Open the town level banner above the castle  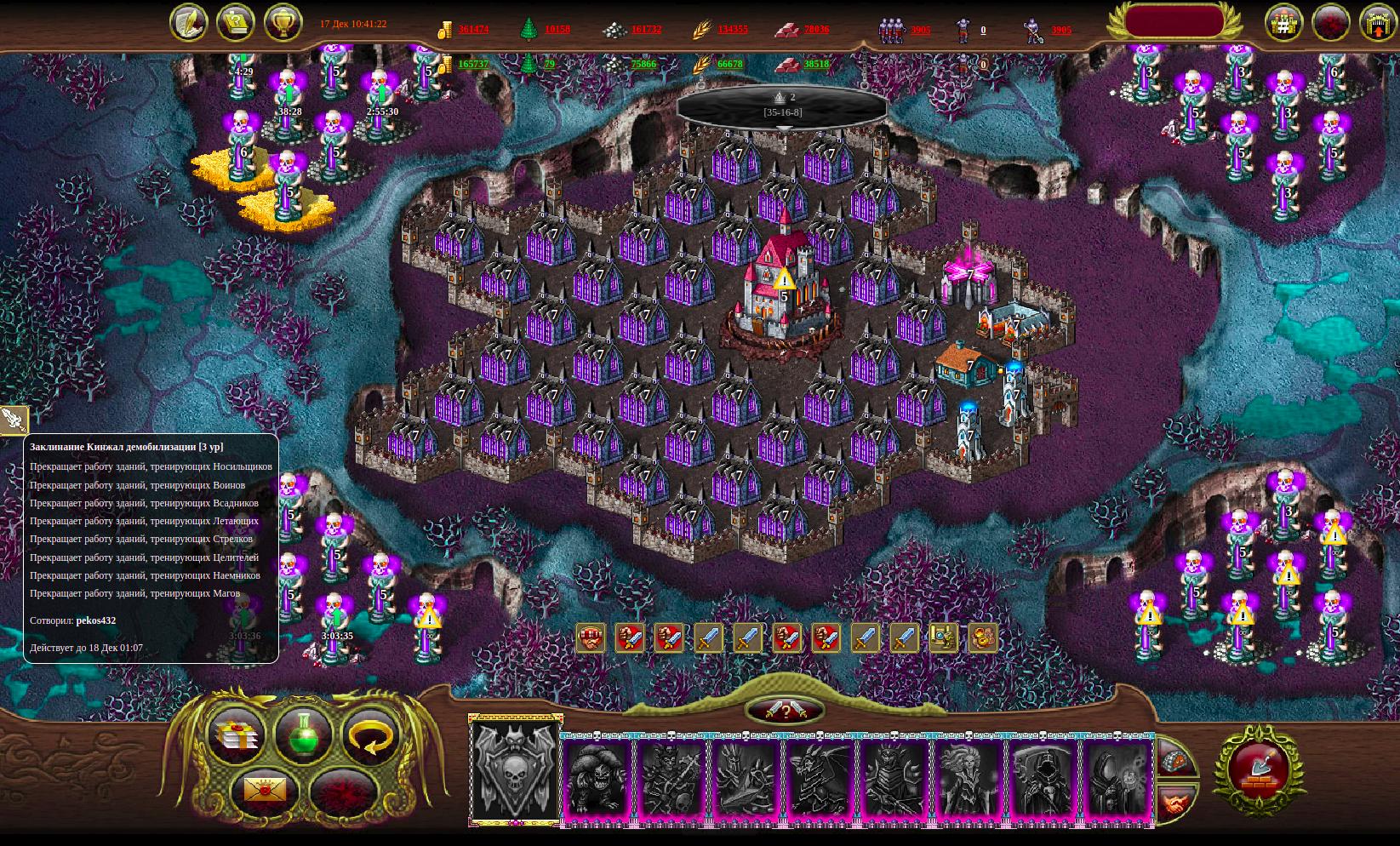782,105
